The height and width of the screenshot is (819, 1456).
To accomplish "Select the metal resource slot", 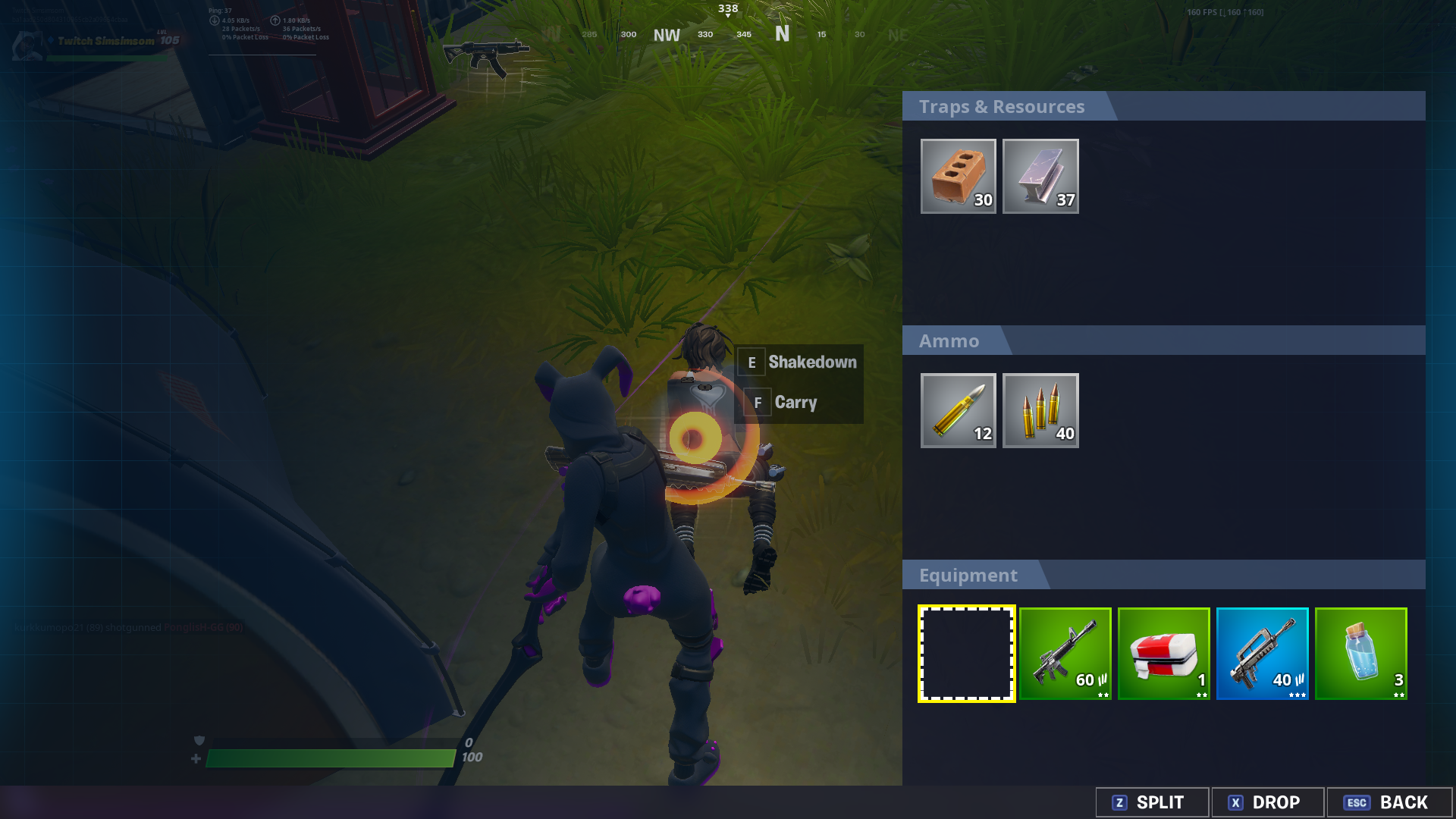I will [1040, 176].
